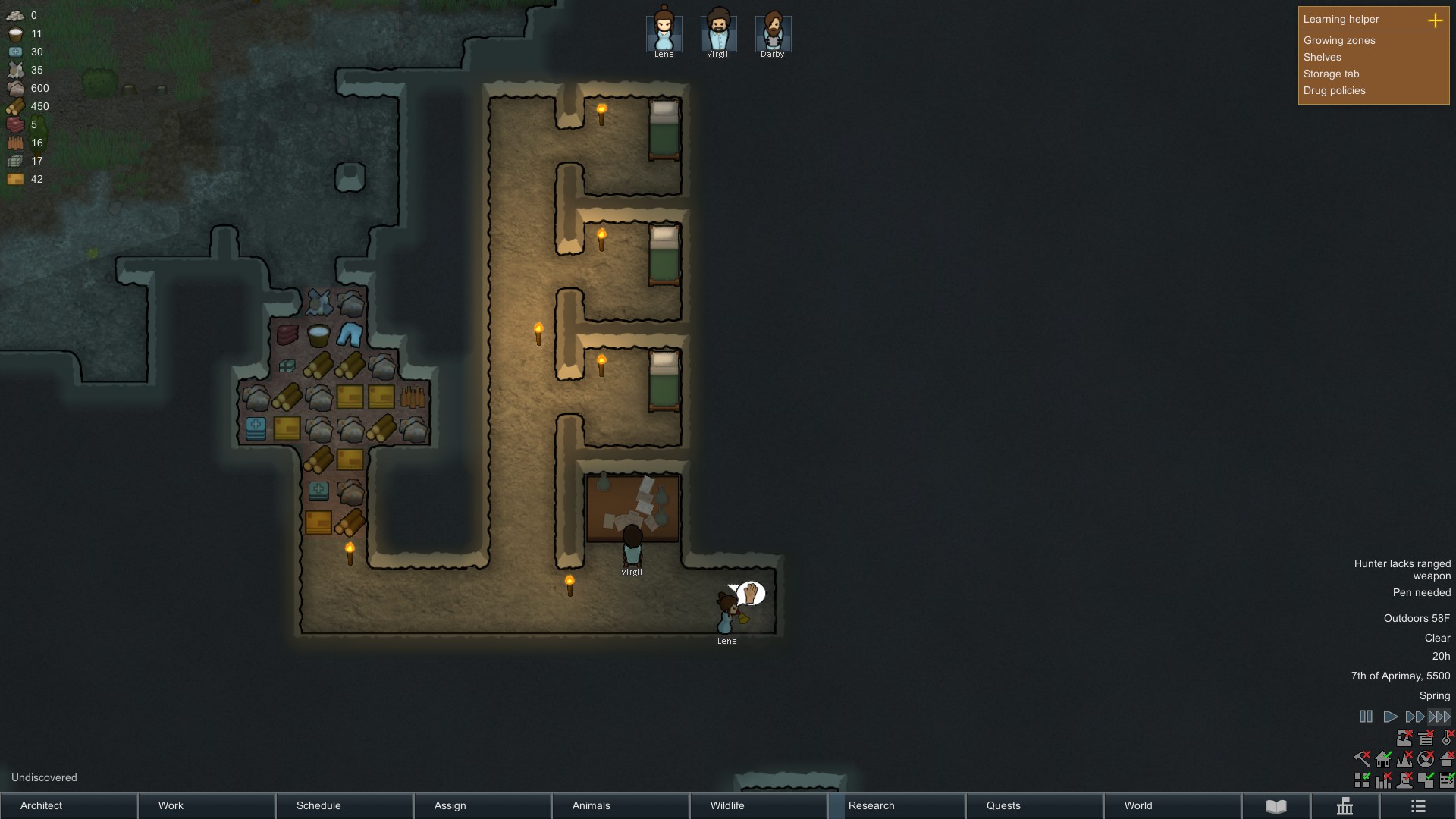Switch to the Research tab
1456x819 pixels.
(x=871, y=806)
